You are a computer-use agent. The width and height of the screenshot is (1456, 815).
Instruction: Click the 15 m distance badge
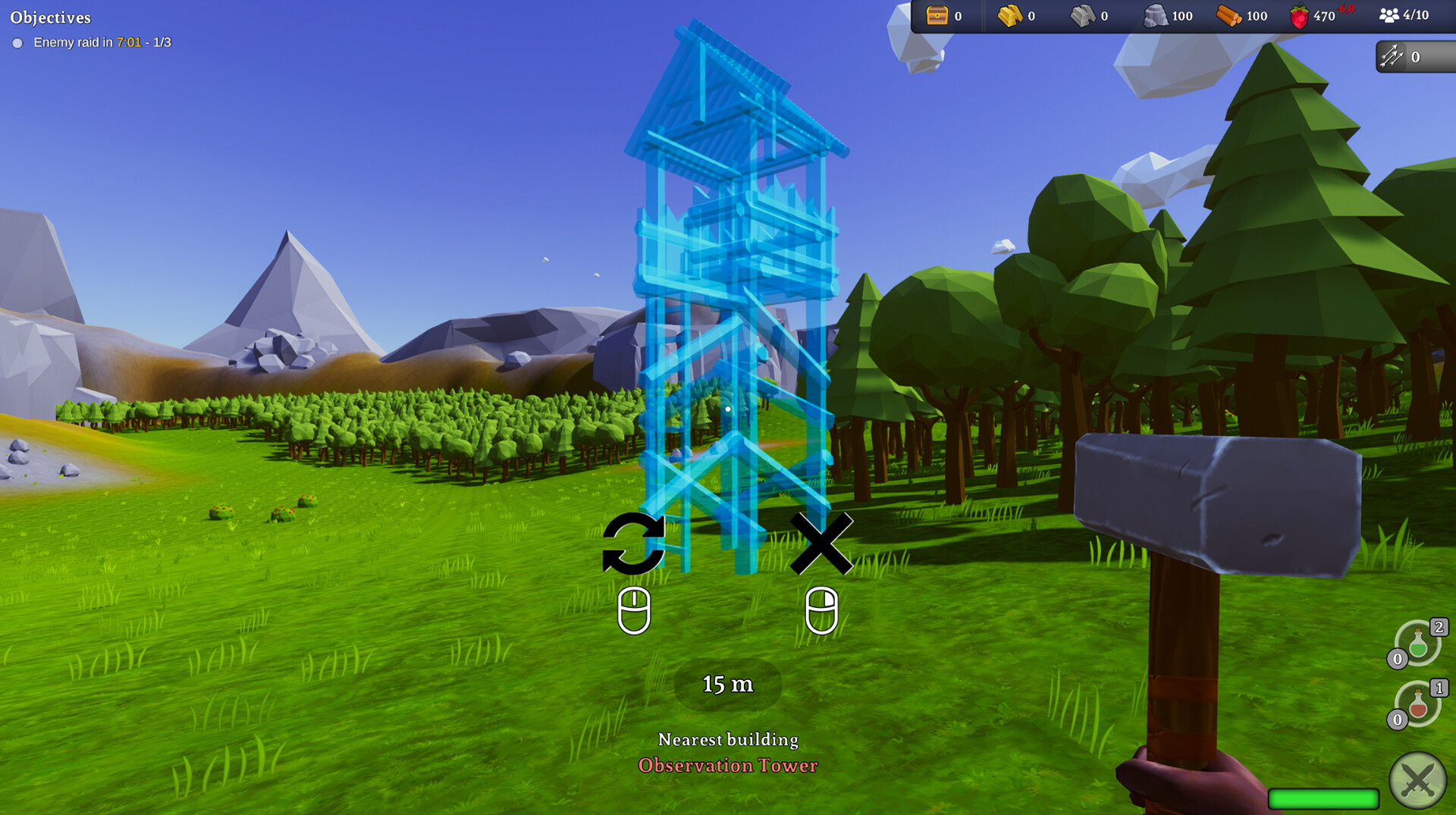pyautogui.click(x=726, y=684)
